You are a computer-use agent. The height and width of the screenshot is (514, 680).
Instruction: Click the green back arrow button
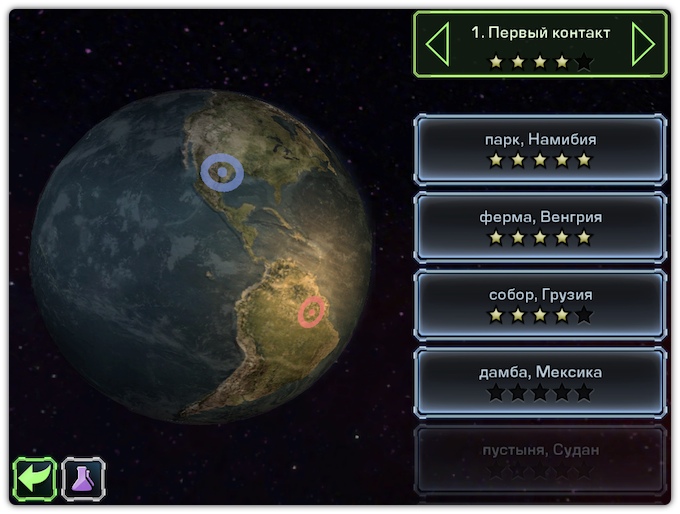[33, 478]
